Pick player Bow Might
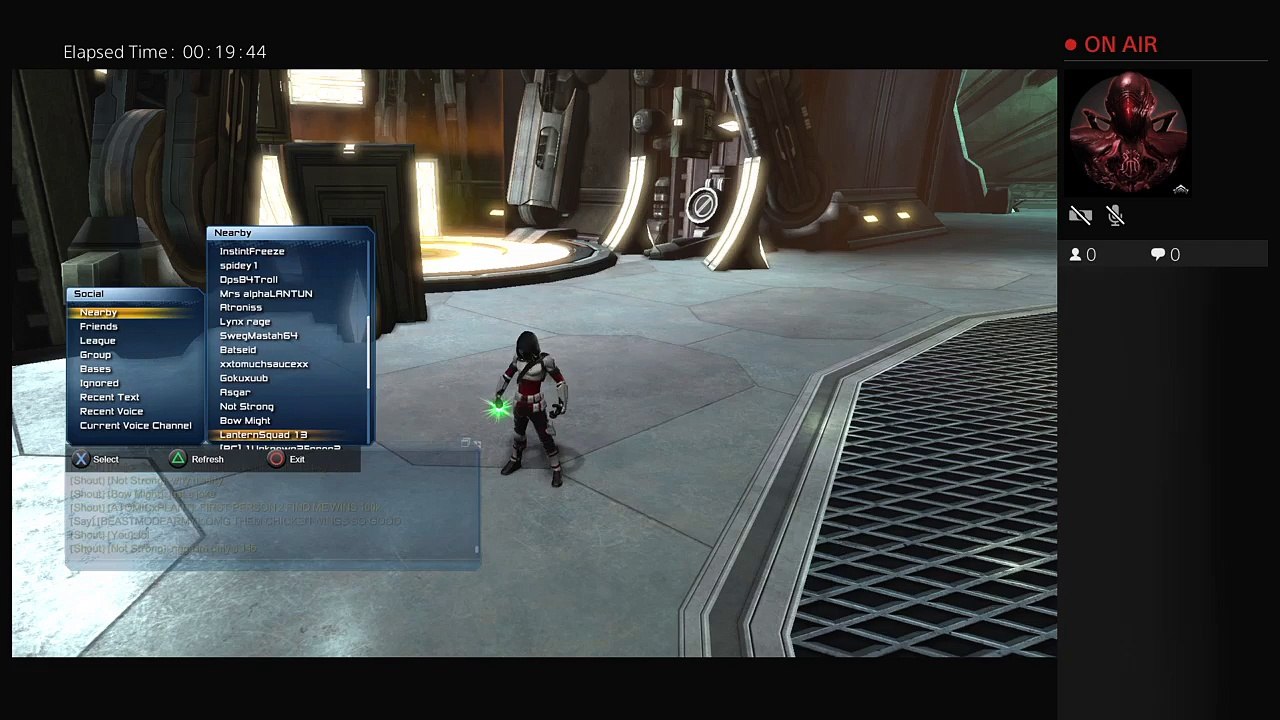 [245, 421]
